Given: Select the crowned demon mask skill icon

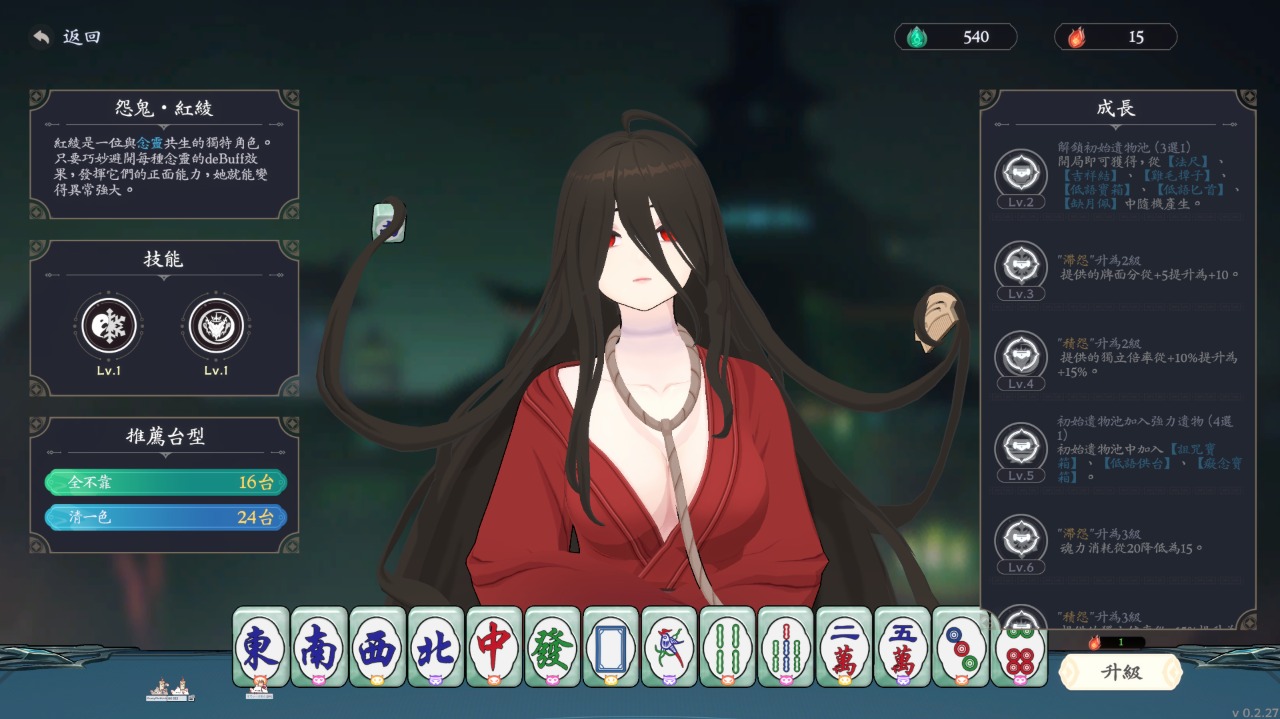Looking at the screenshot, I should coord(216,326).
